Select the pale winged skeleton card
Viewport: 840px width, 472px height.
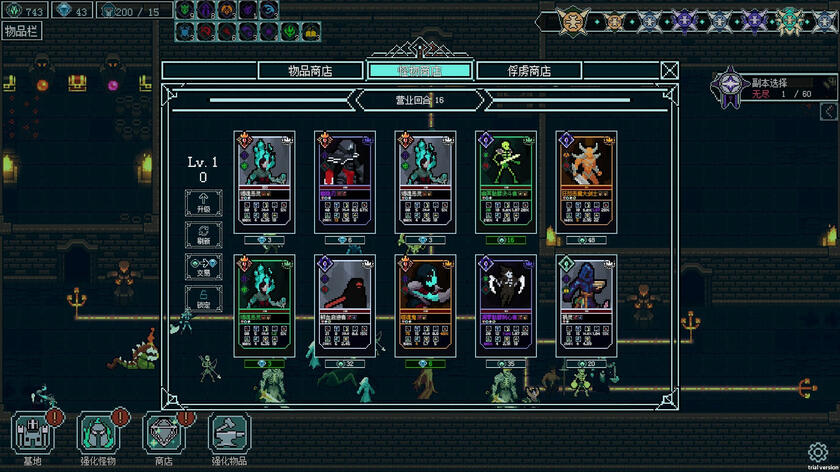click(x=505, y=304)
